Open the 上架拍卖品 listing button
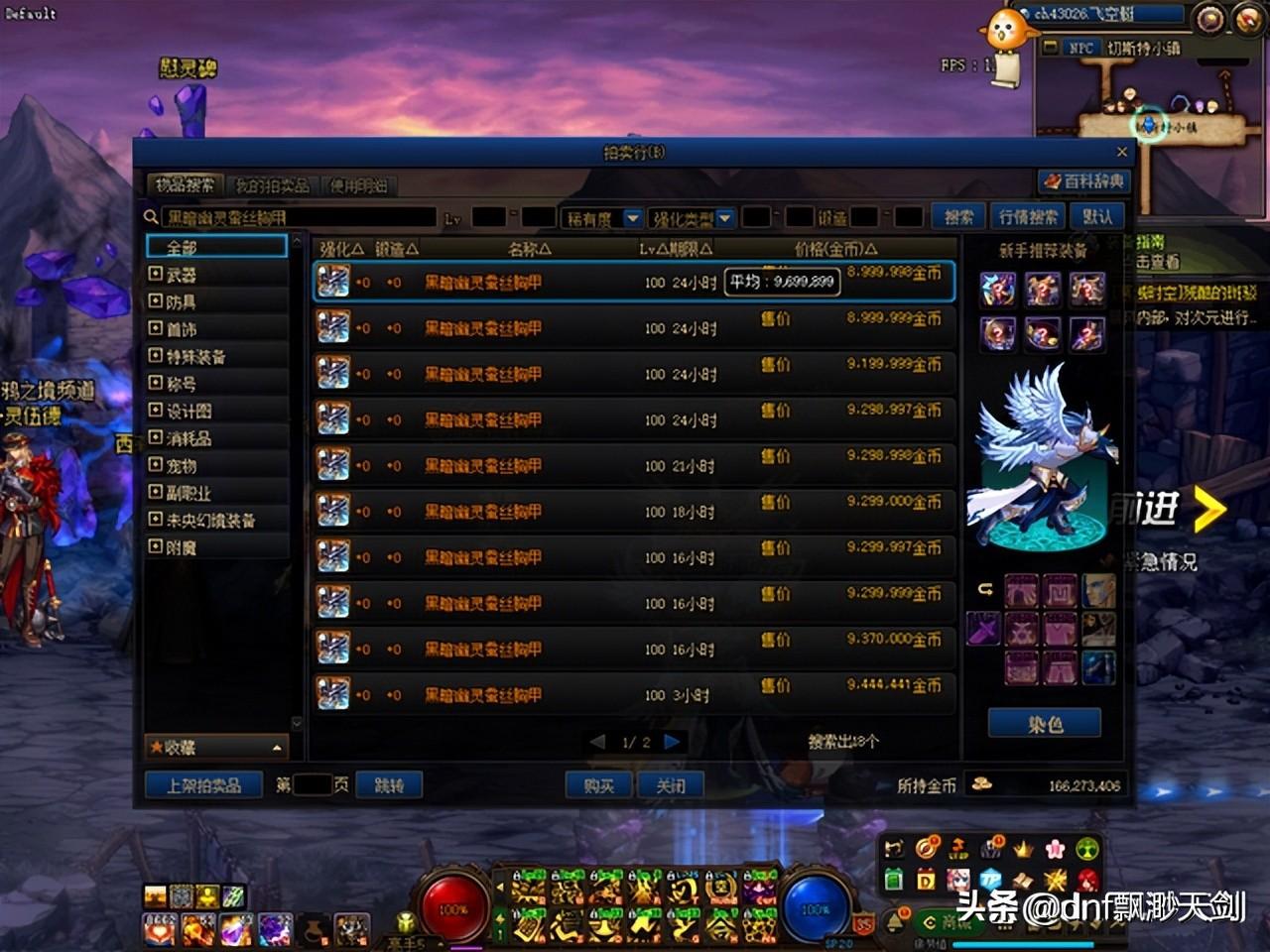The height and width of the screenshot is (952, 1270). point(203,785)
